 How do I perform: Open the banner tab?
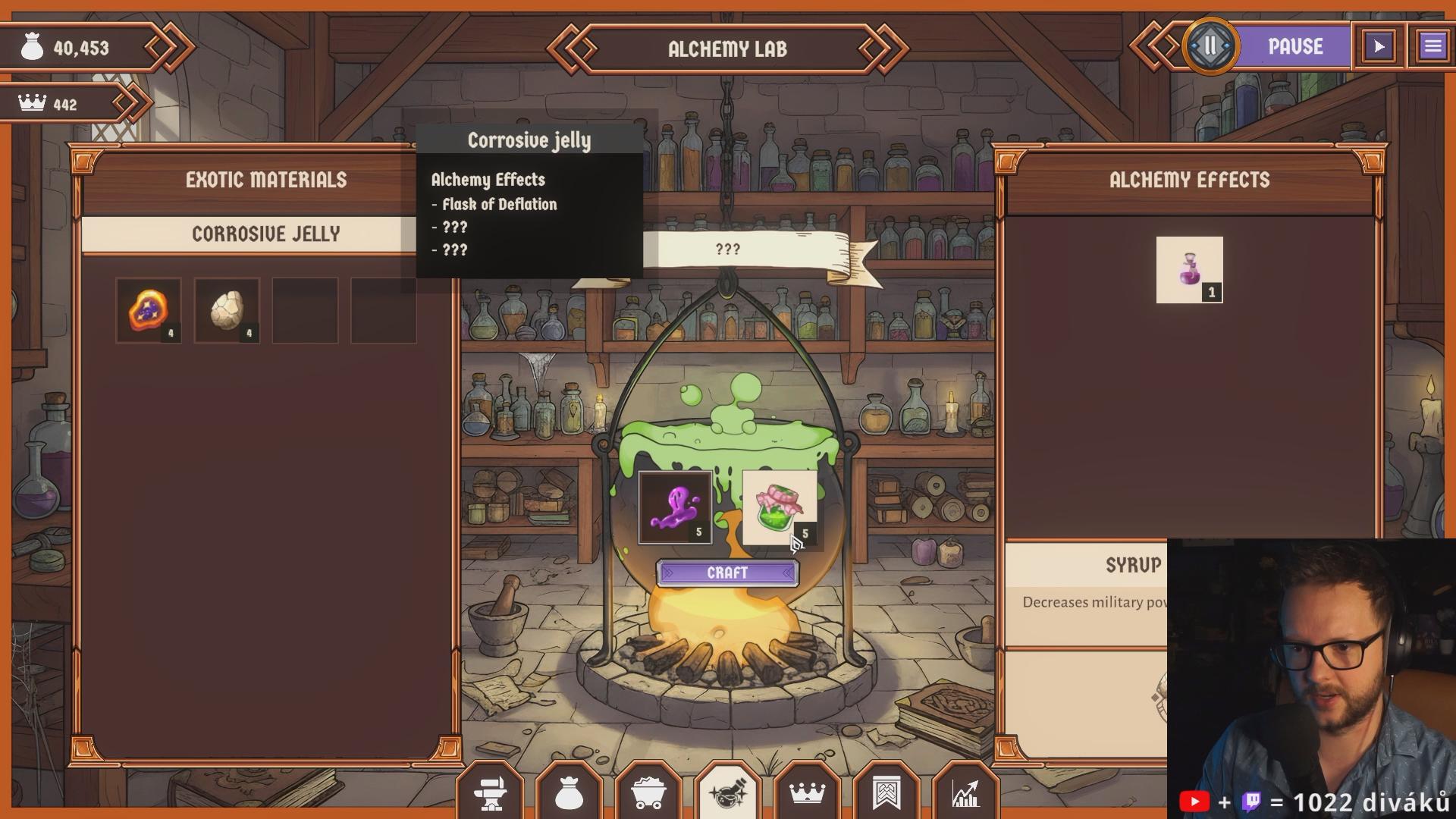[886, 793]
